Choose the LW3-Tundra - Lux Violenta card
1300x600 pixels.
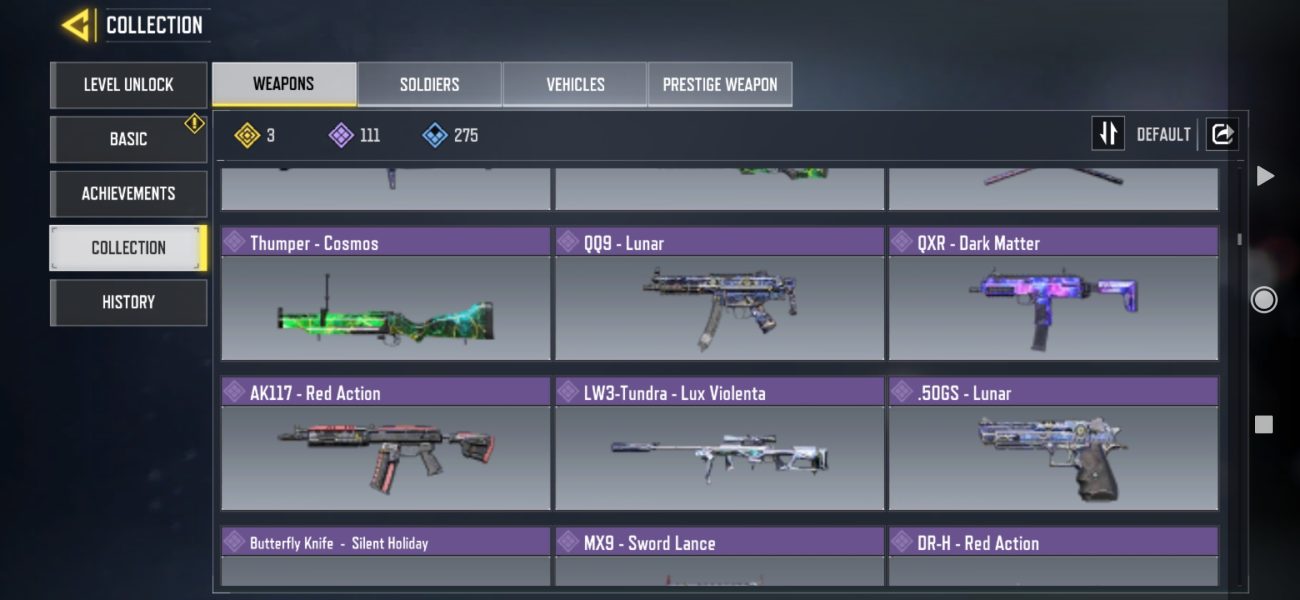[719, 445]
